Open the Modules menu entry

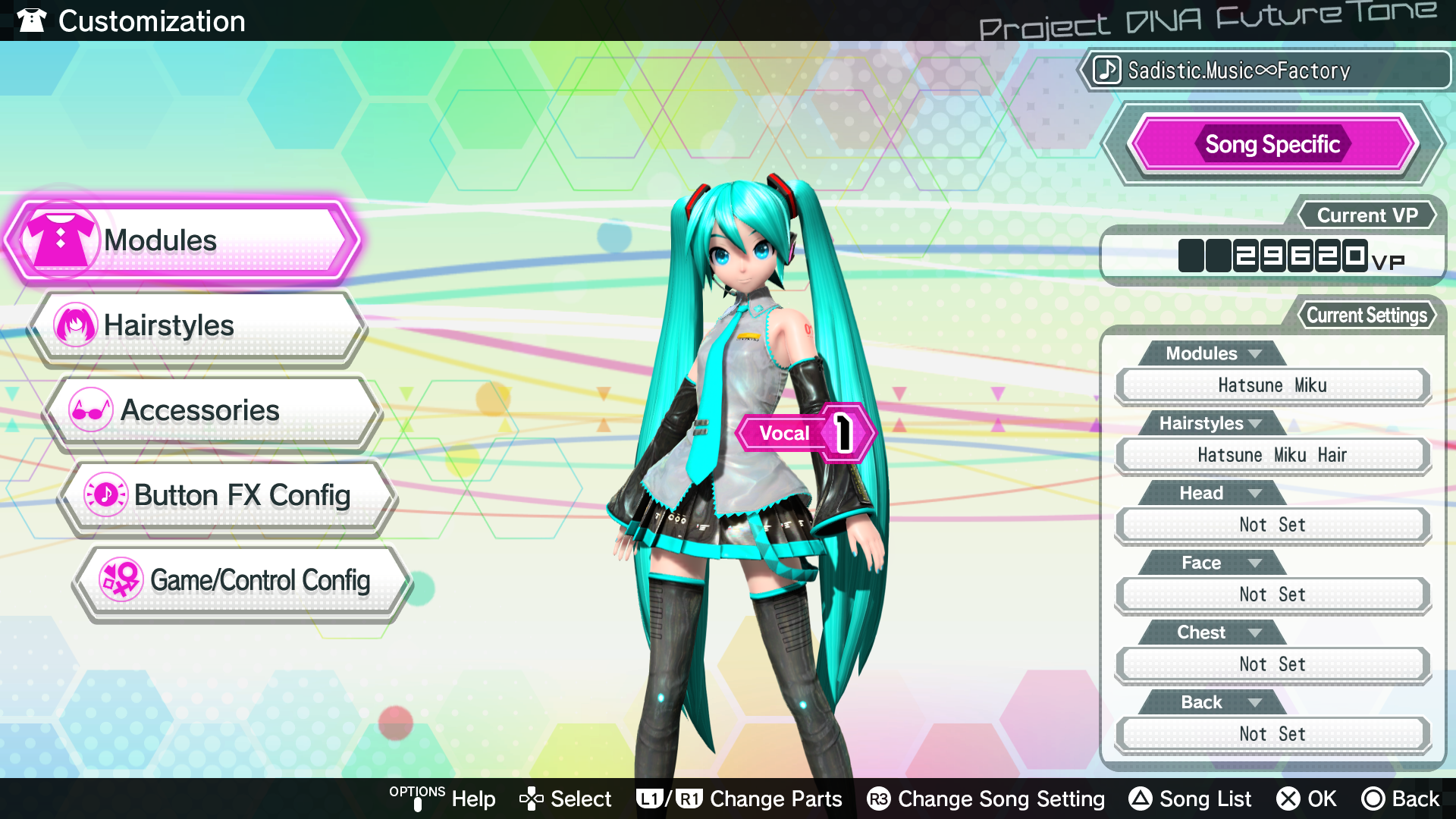tap(182, 241)
